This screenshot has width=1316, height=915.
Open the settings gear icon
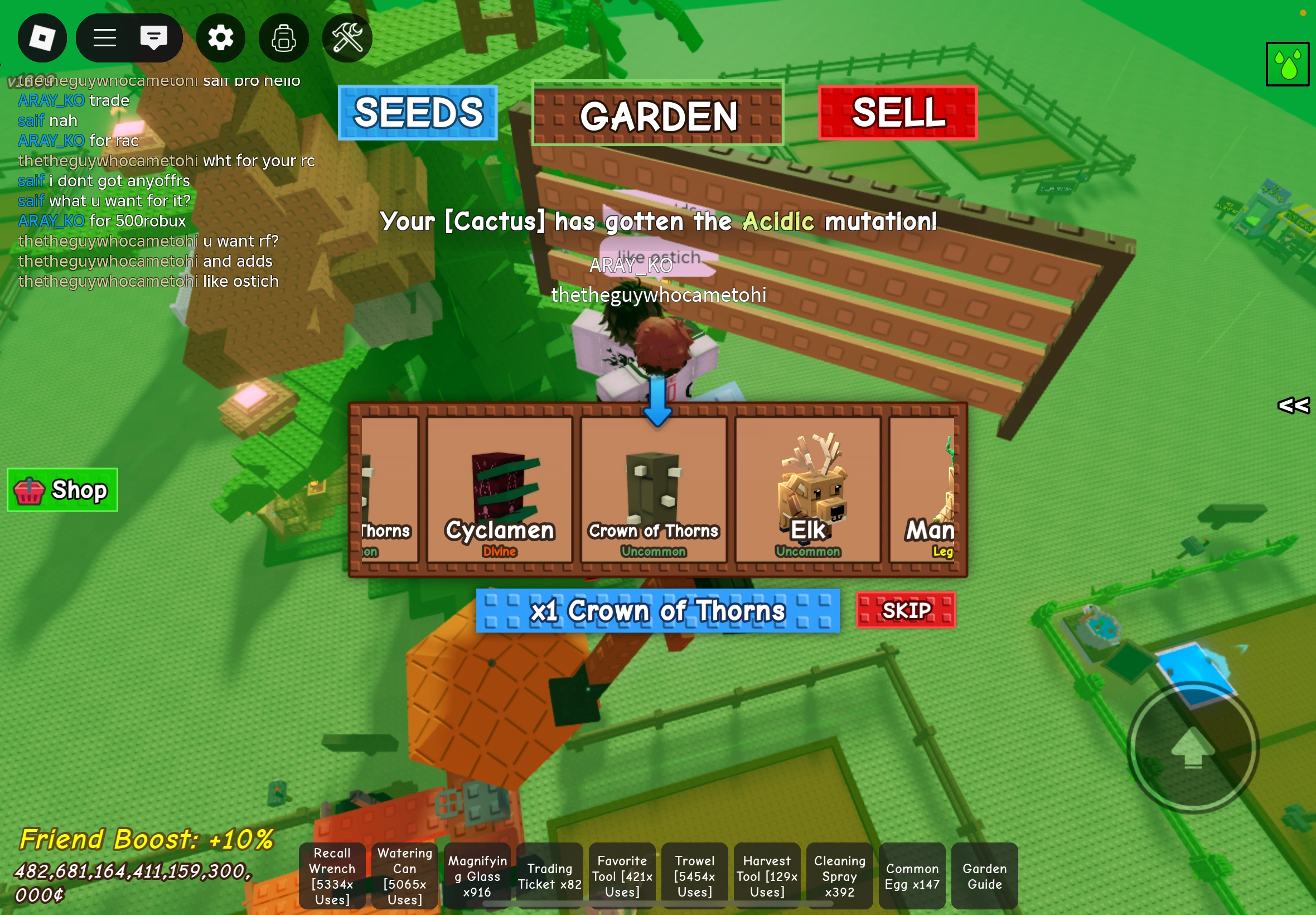pos(221,37)
